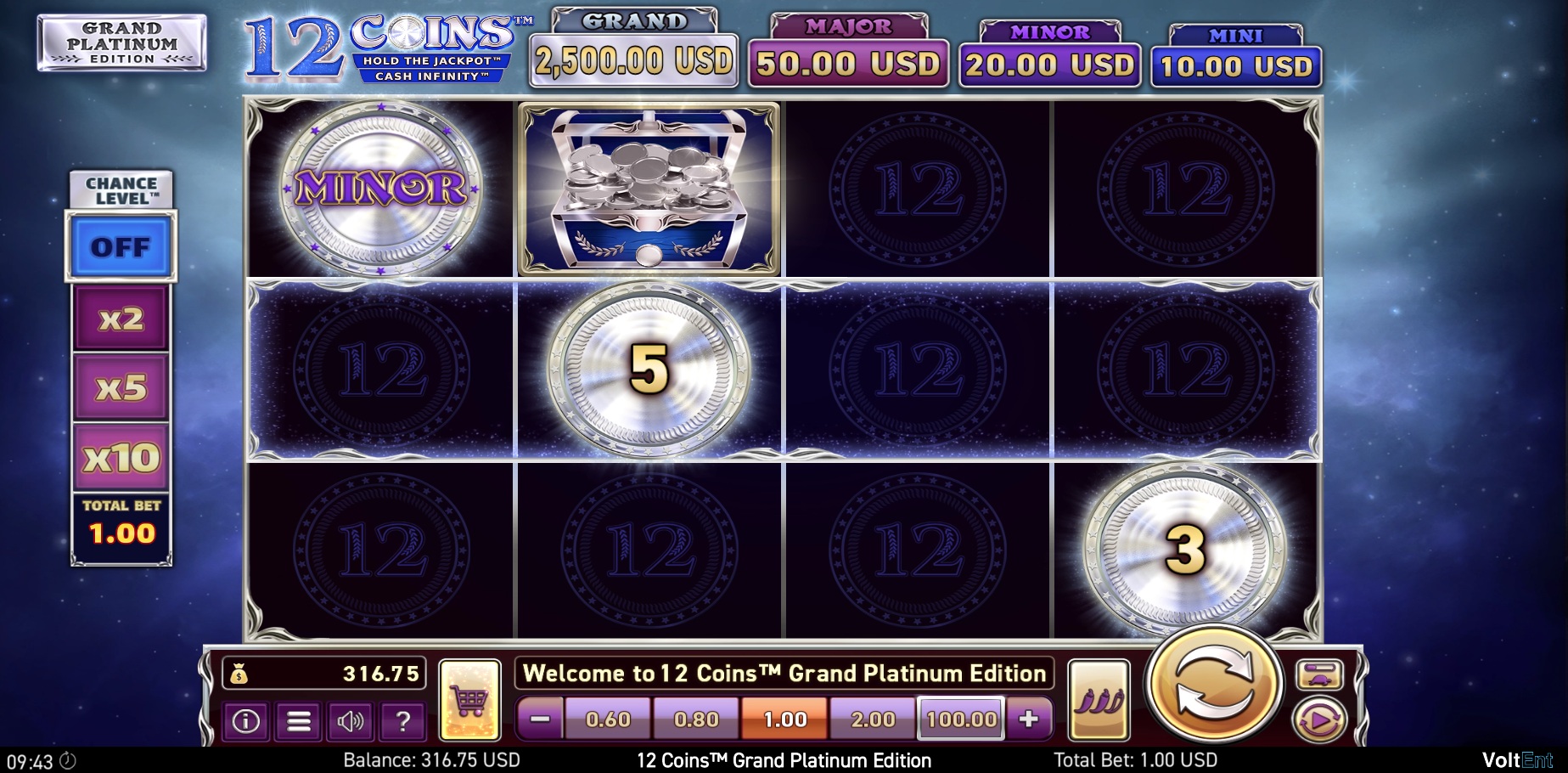Select the x5 Chance Level
1568x773 pixels.
(120, 386)
